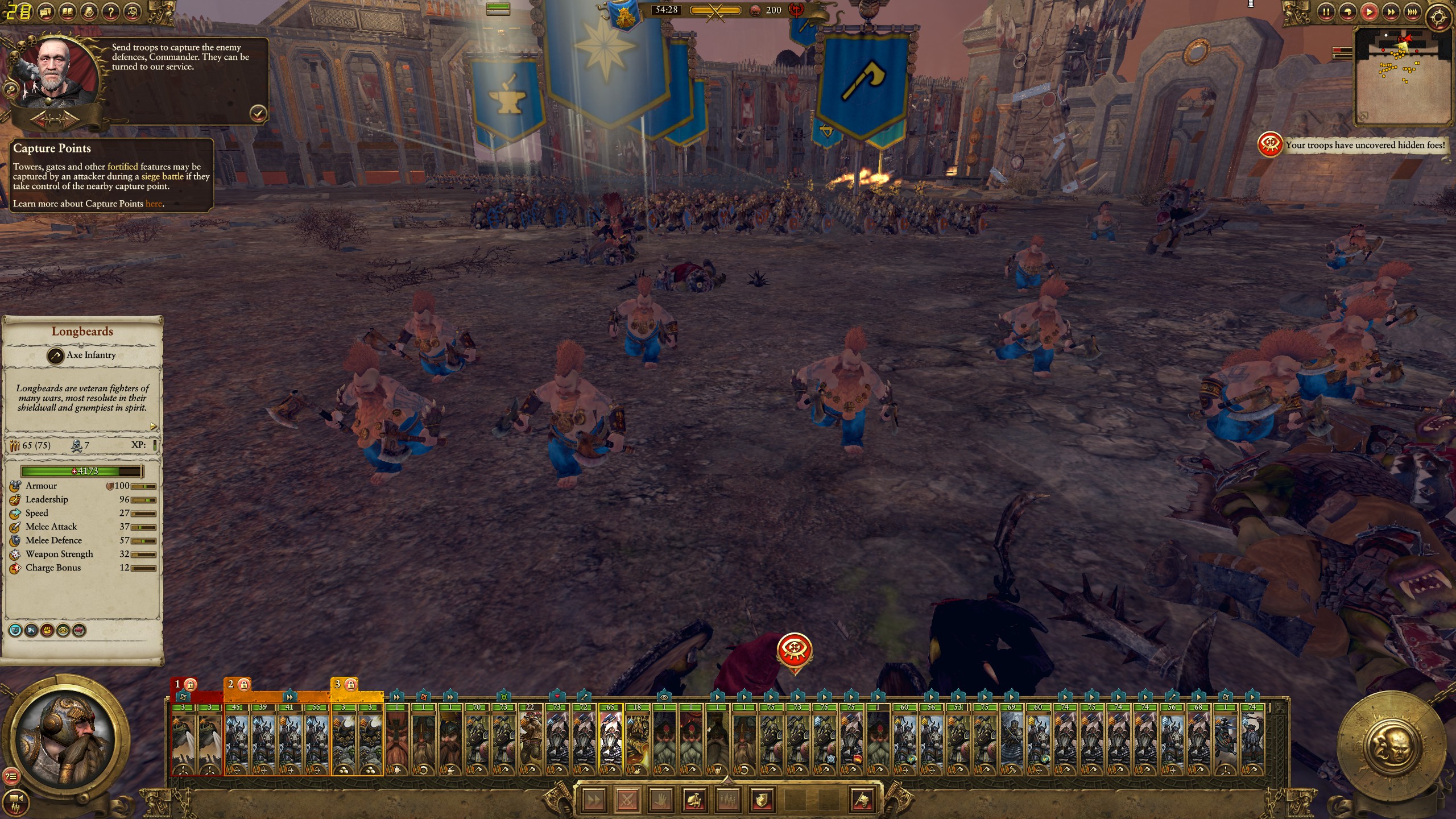Follow the 'here' link about Capture Points
This screenshot has width=1456, height=819.
pyautogui.click(x=154, y=204)
